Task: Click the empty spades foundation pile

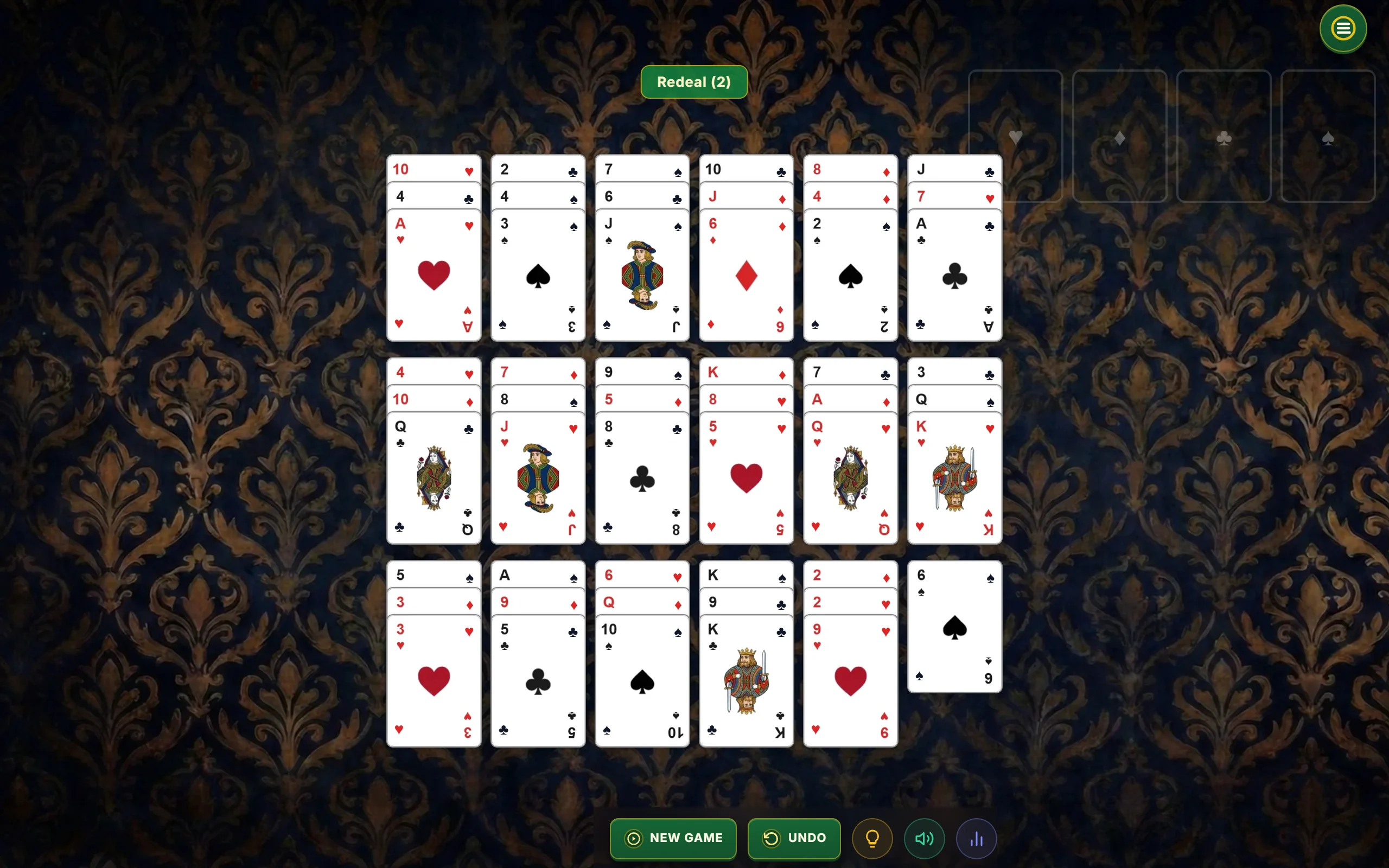Action: [x=1328, y=136]
